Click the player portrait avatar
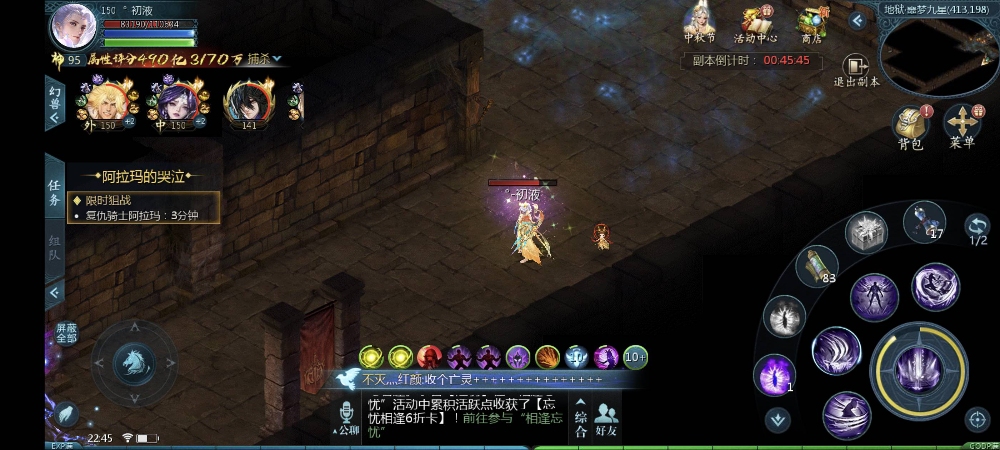The height and width of the screenshot is (450, 1000). pyautogui.click(x=73, y=25)
